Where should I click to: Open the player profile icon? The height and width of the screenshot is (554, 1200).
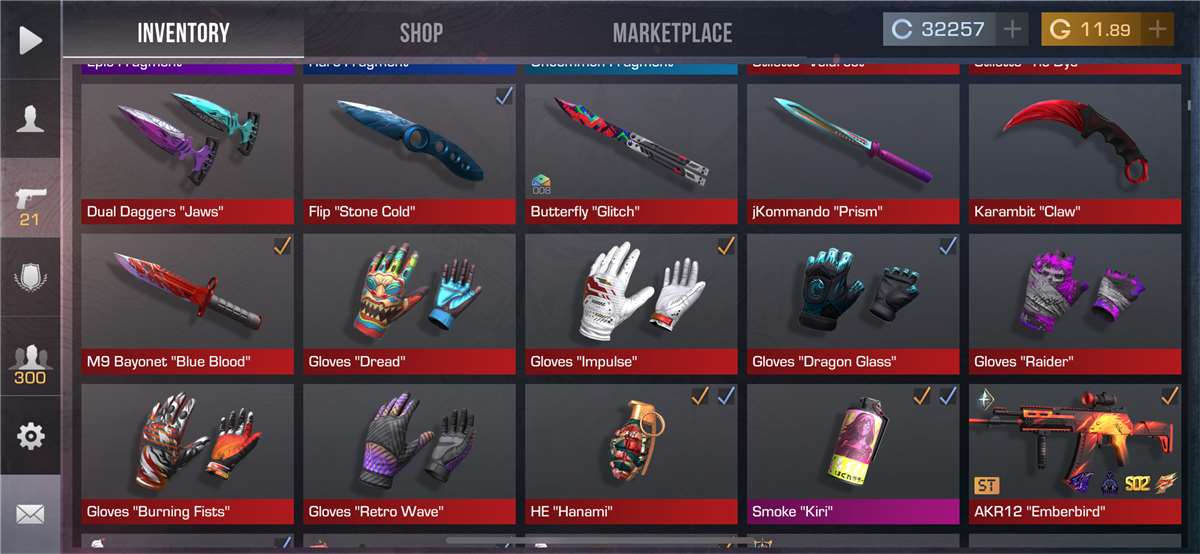coord(30,118)
